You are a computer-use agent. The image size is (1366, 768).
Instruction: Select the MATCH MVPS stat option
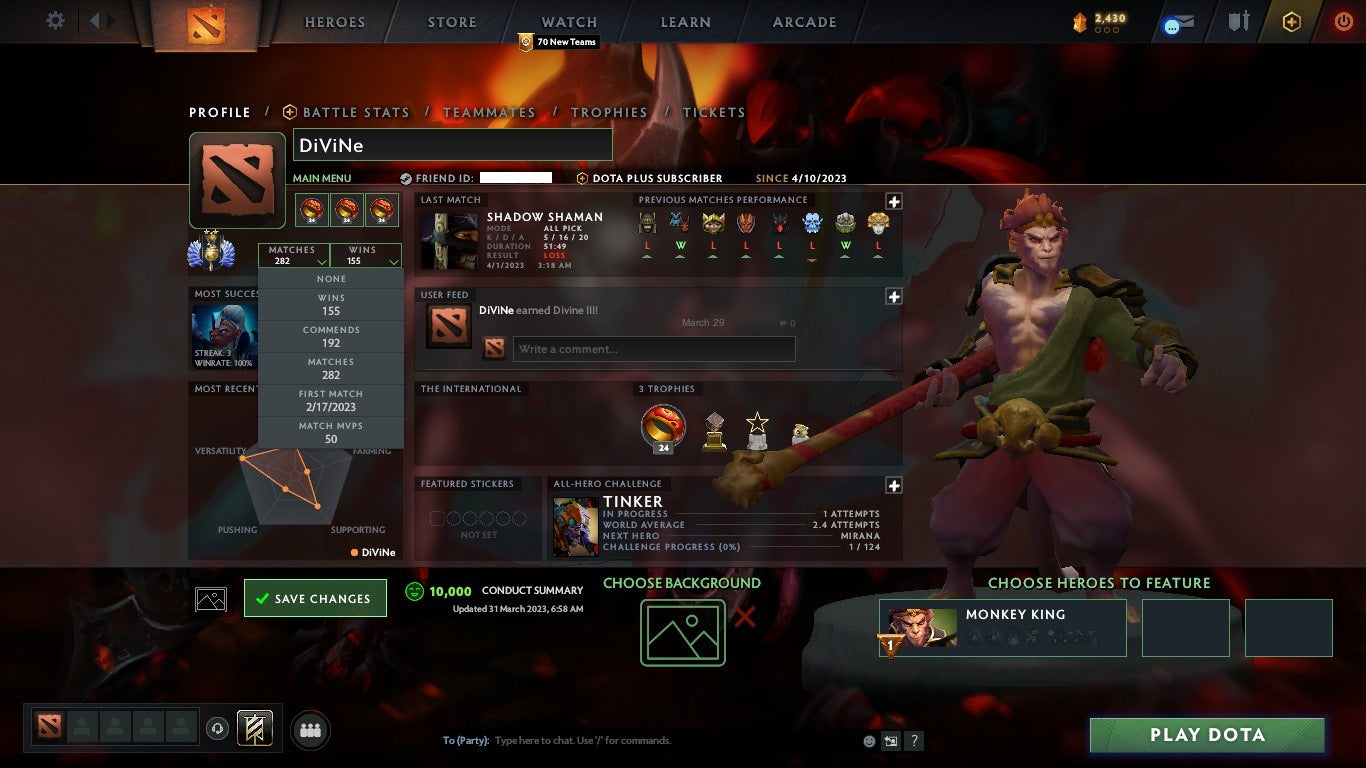click(331, 430)
